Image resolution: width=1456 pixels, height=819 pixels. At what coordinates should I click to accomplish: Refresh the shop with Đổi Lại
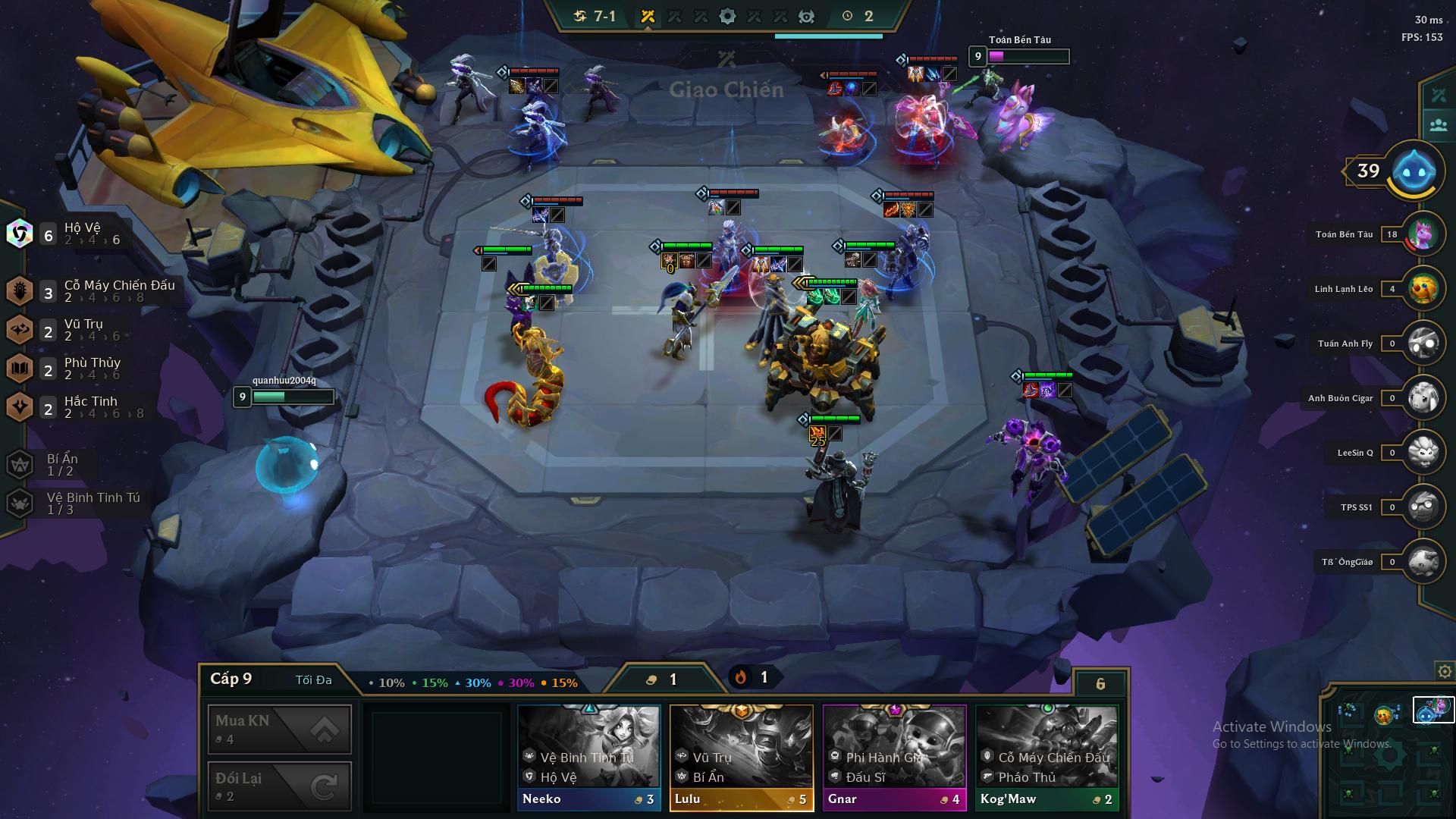point(279,786)
